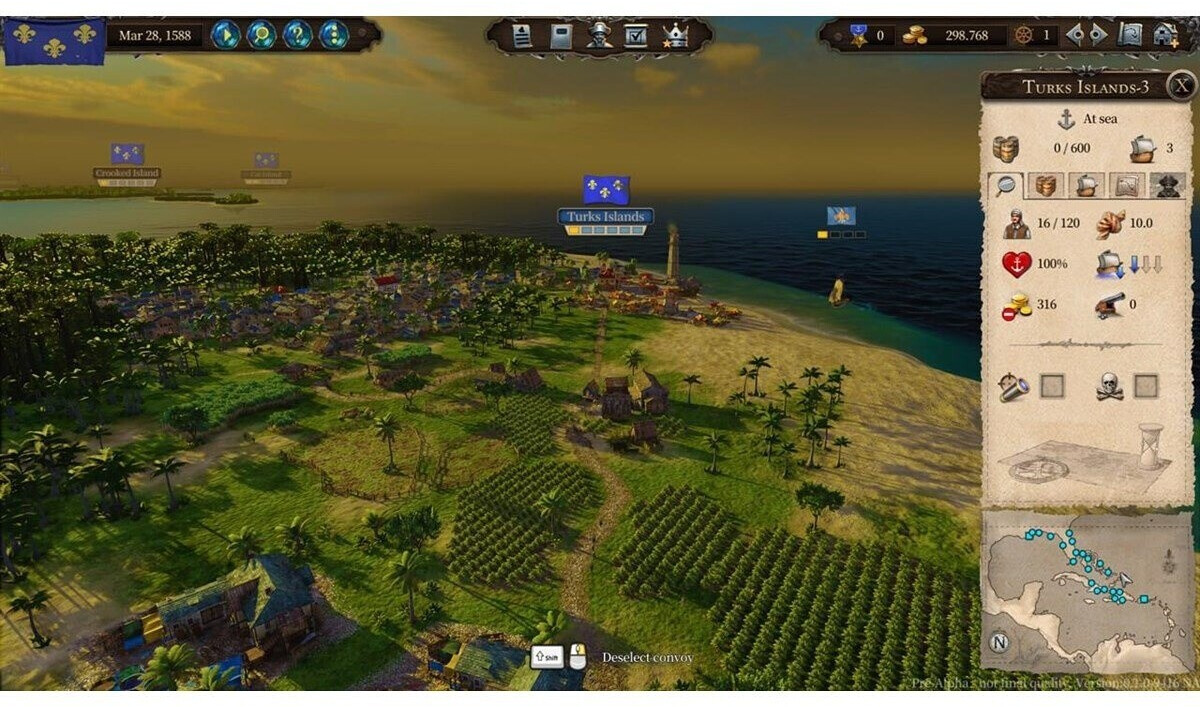
Task: Toggle the spyglass checkbox
Action: click(1052, 386)
